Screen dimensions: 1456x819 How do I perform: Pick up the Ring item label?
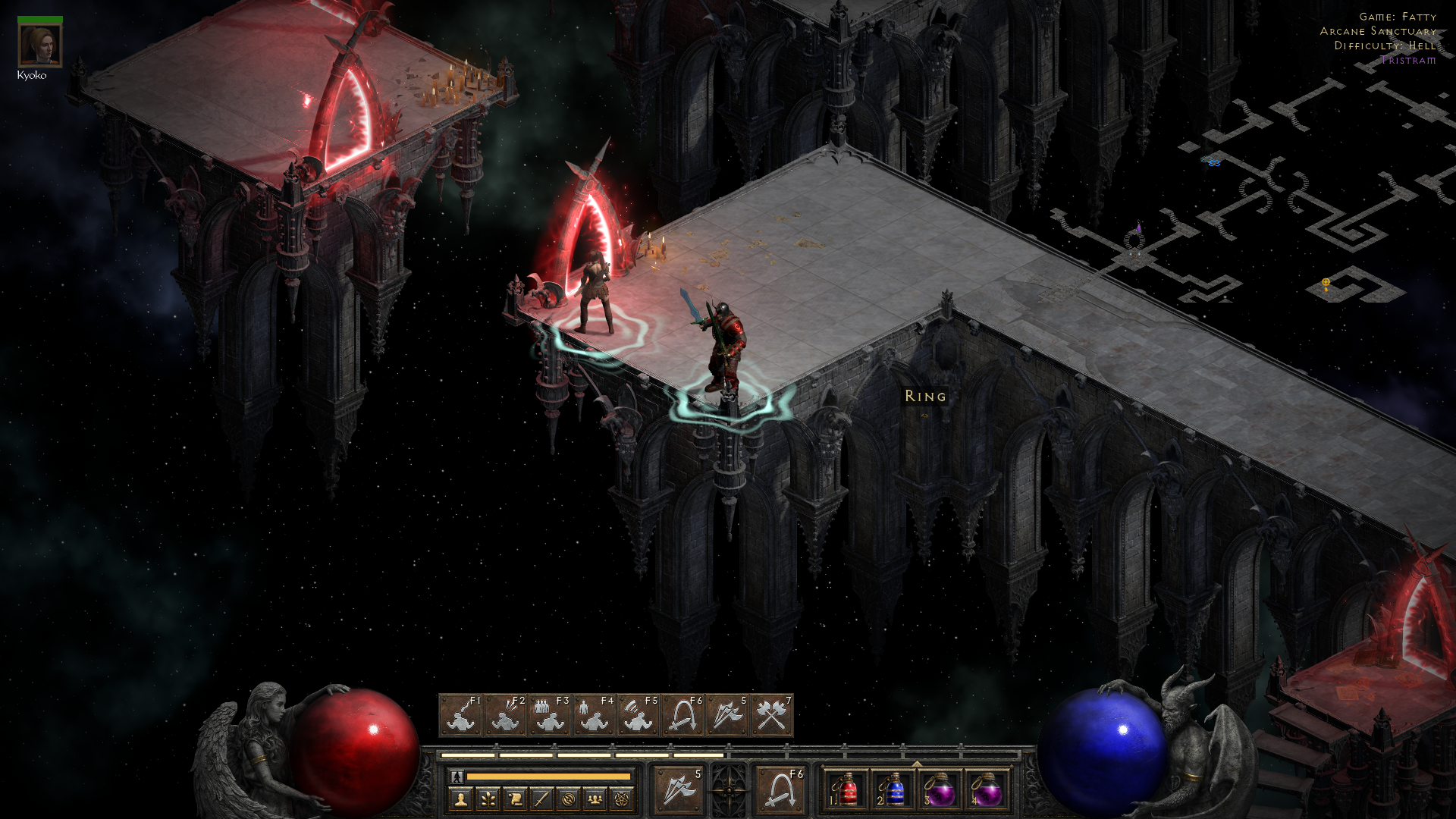click(x=925, y=396)
